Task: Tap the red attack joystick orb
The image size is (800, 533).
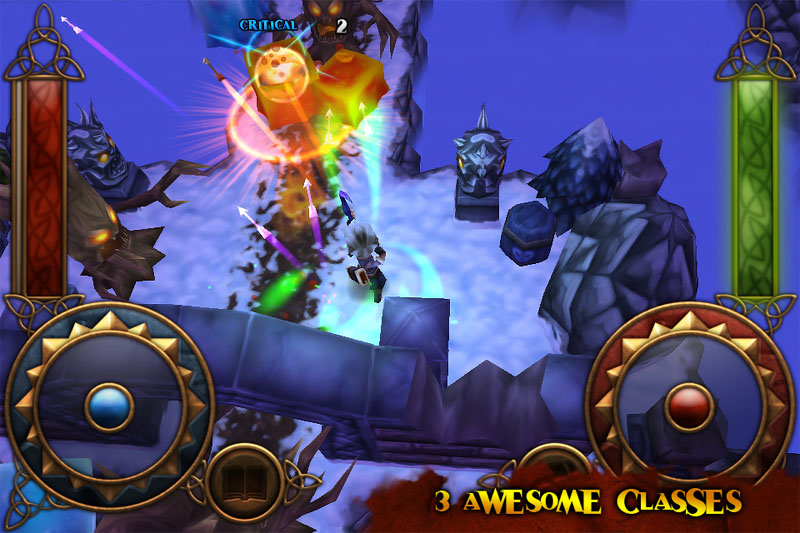Action: click(689, 406)
